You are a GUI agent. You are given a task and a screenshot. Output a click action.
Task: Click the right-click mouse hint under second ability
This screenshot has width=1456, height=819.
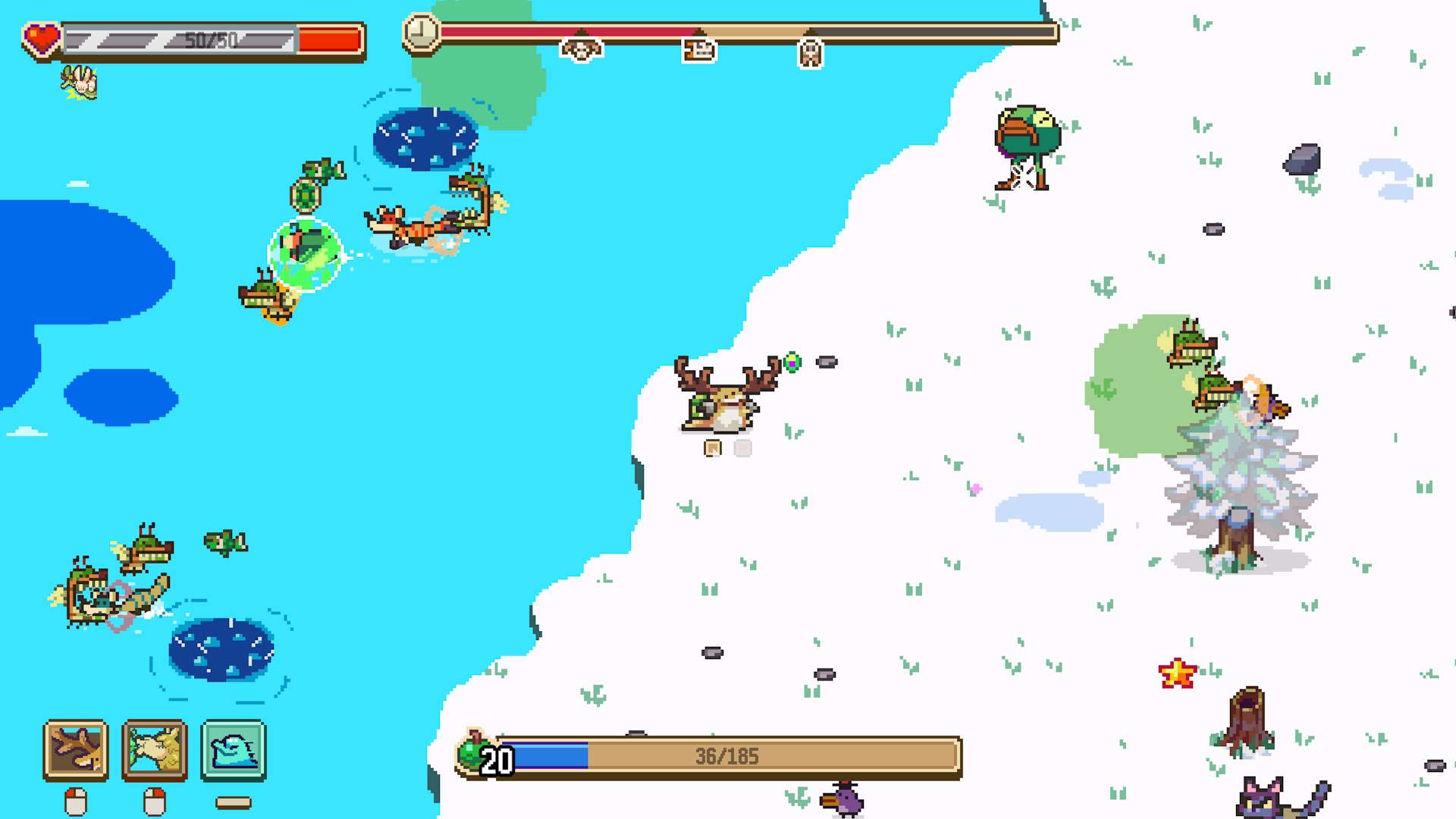click(155, 800)
